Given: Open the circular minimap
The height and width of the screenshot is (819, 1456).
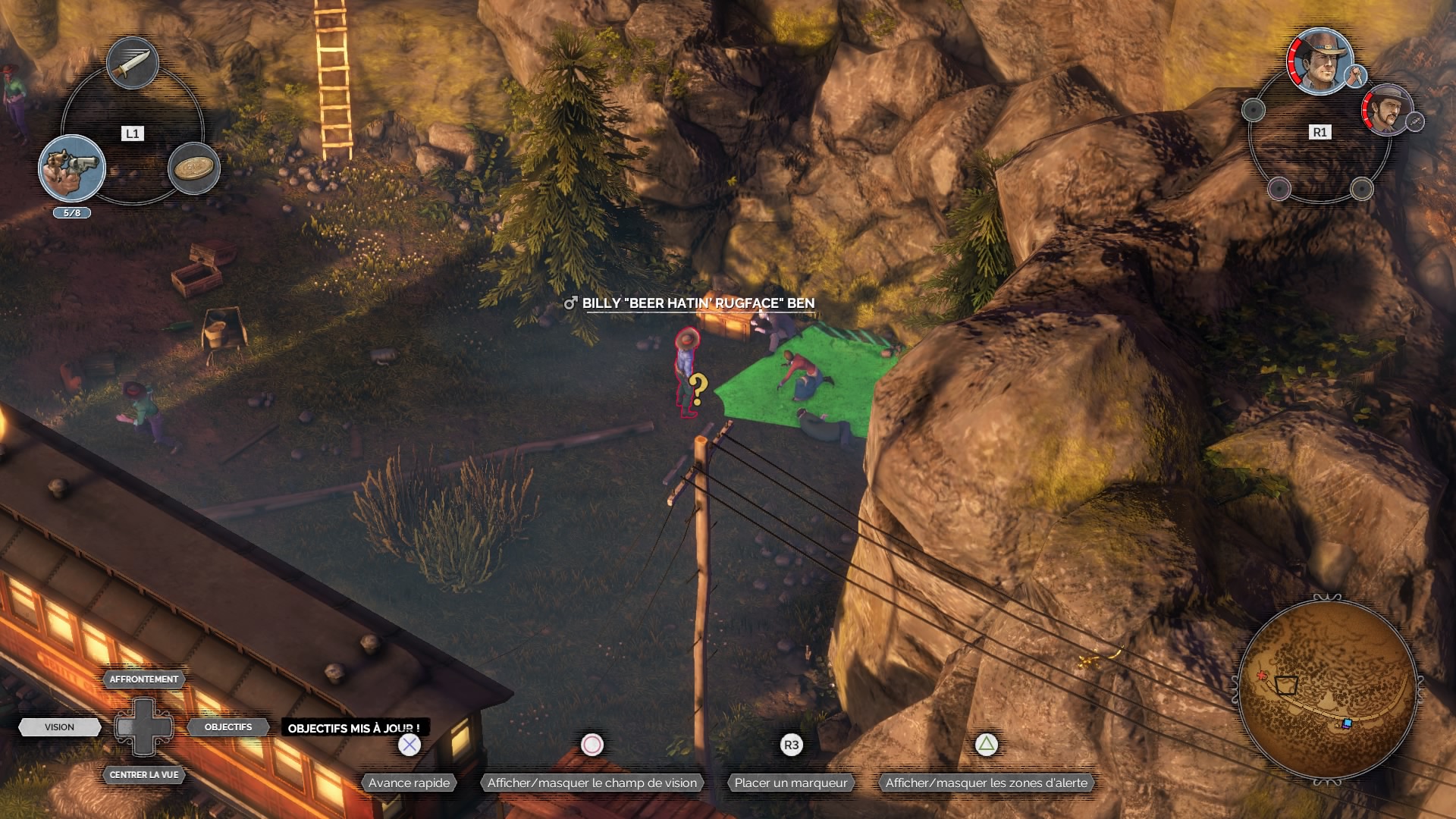Looking at the screenshot, I should [x=1327, y=690].
